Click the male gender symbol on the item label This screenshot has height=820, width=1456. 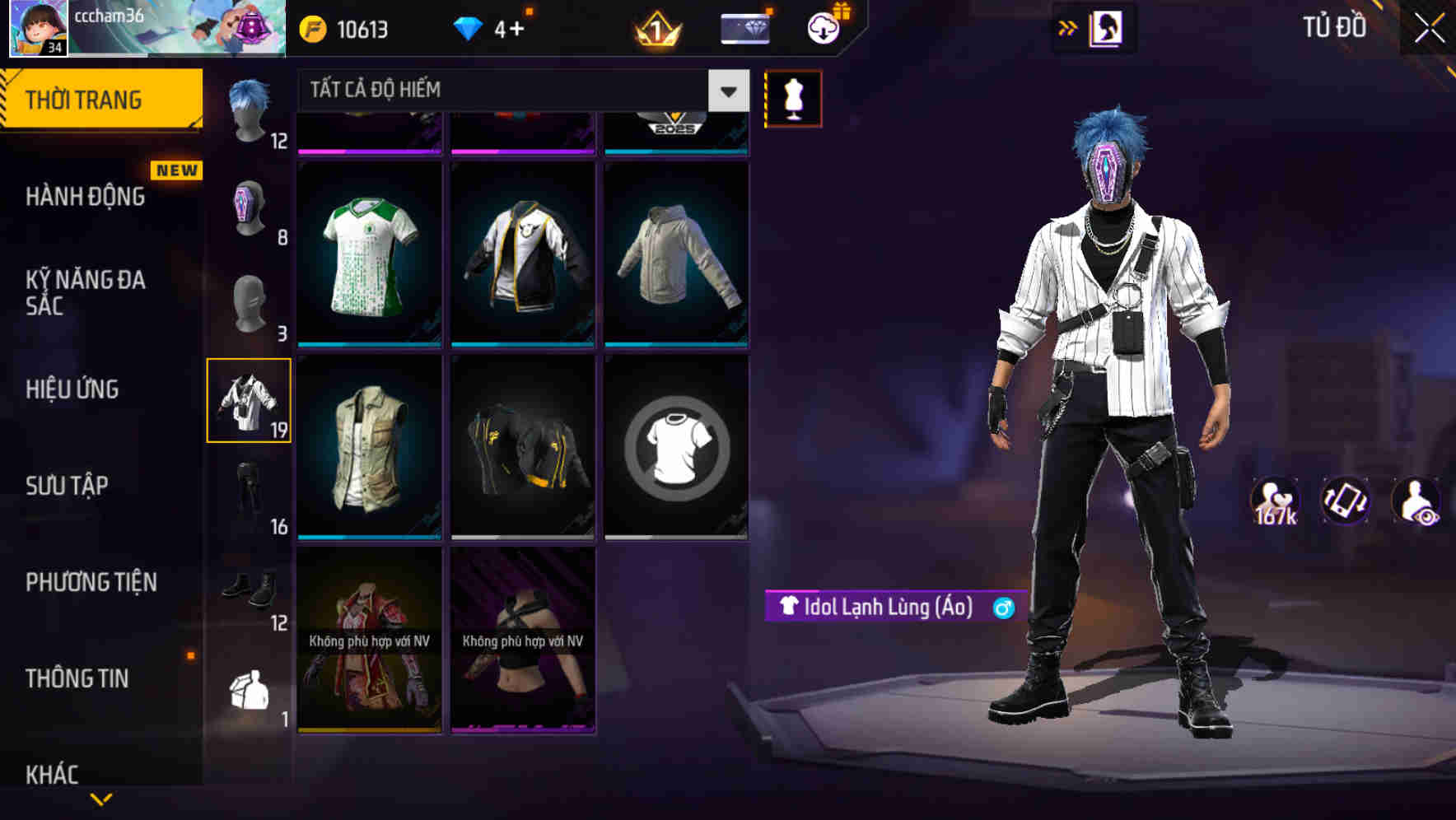pyautogui.click(x=1003, y=607)
